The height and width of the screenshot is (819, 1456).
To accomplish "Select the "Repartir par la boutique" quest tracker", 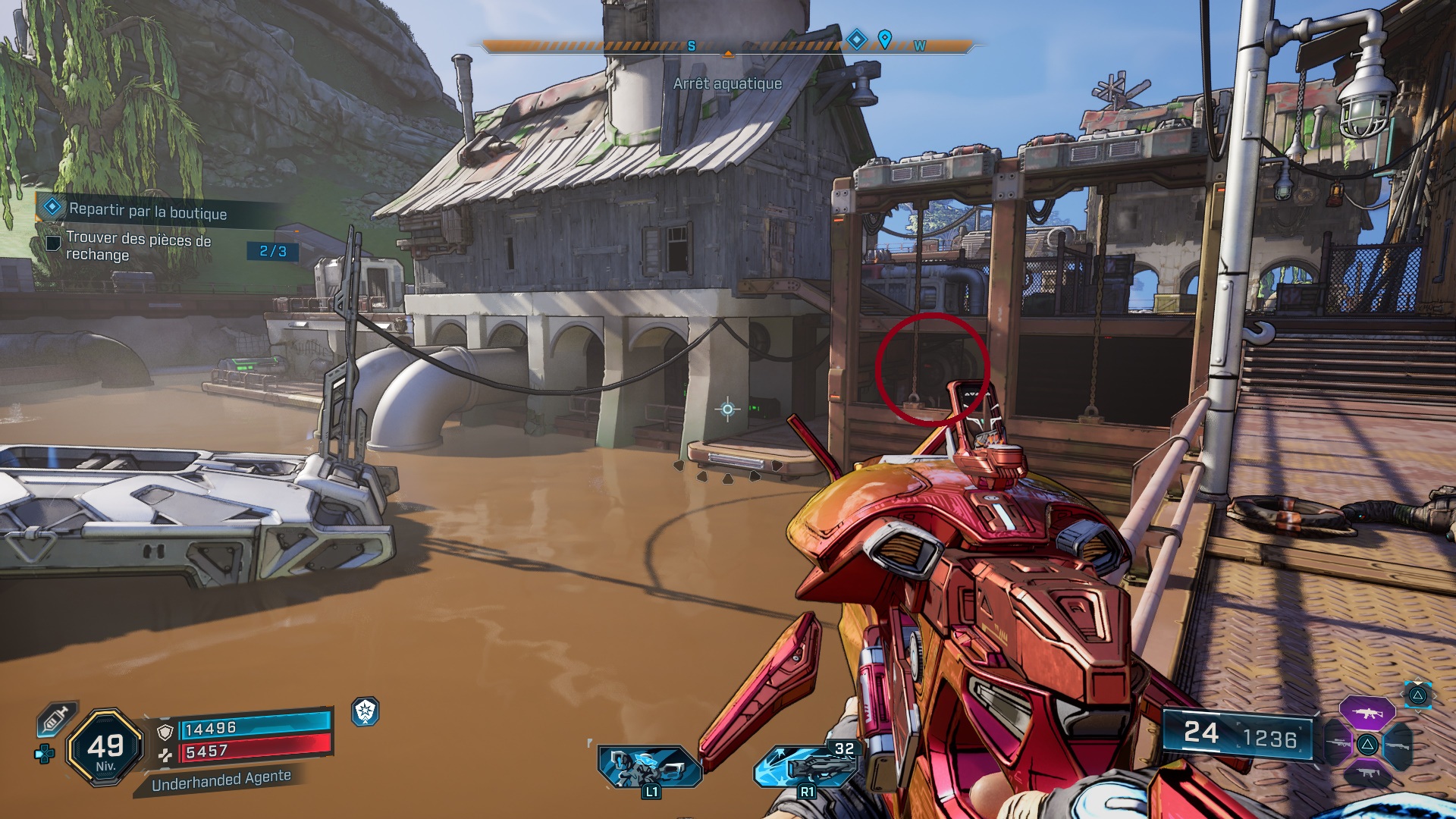I will pos(147,211).
